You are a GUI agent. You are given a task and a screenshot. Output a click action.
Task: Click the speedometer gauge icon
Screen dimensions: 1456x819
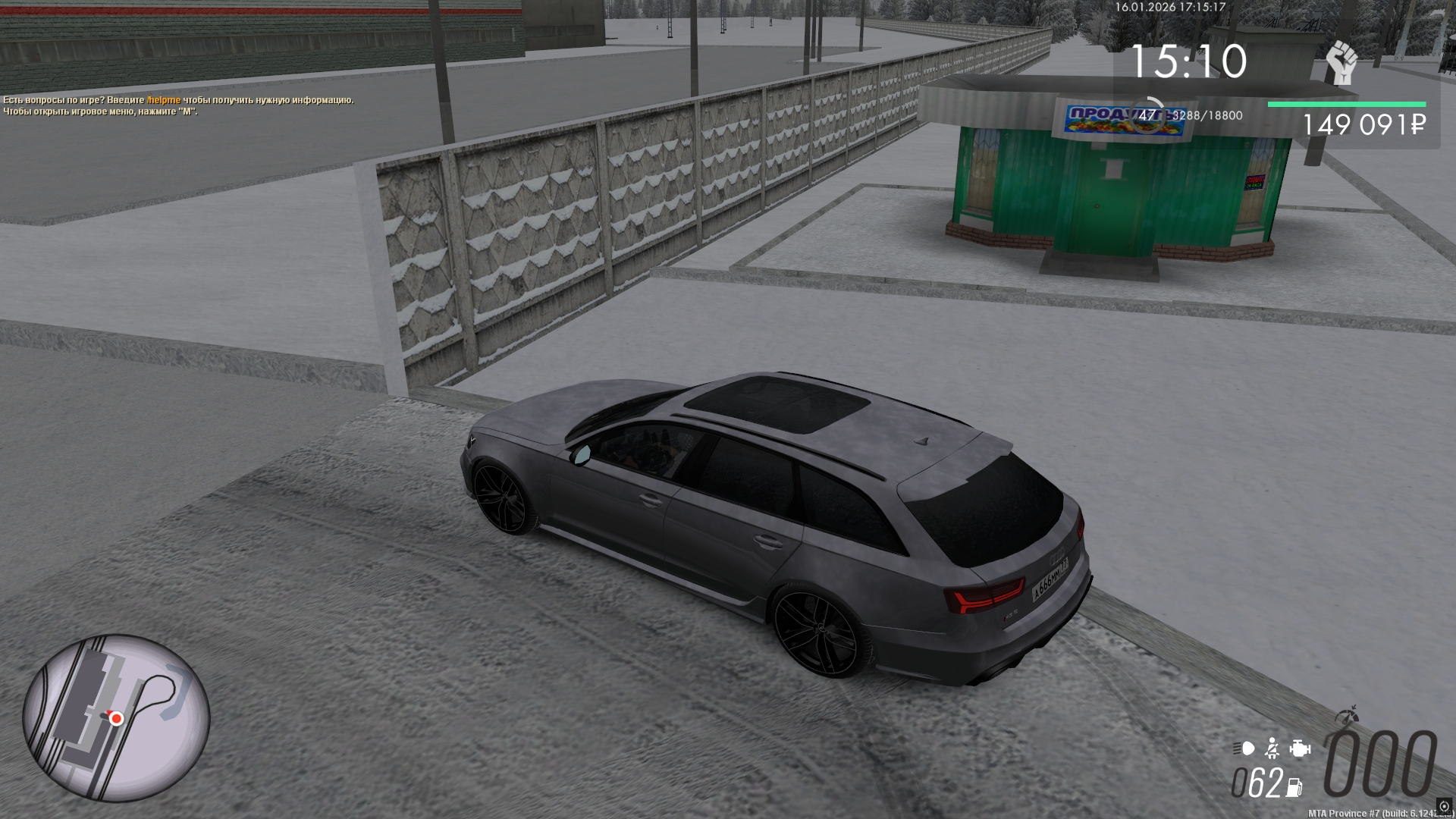(1347, 716)
